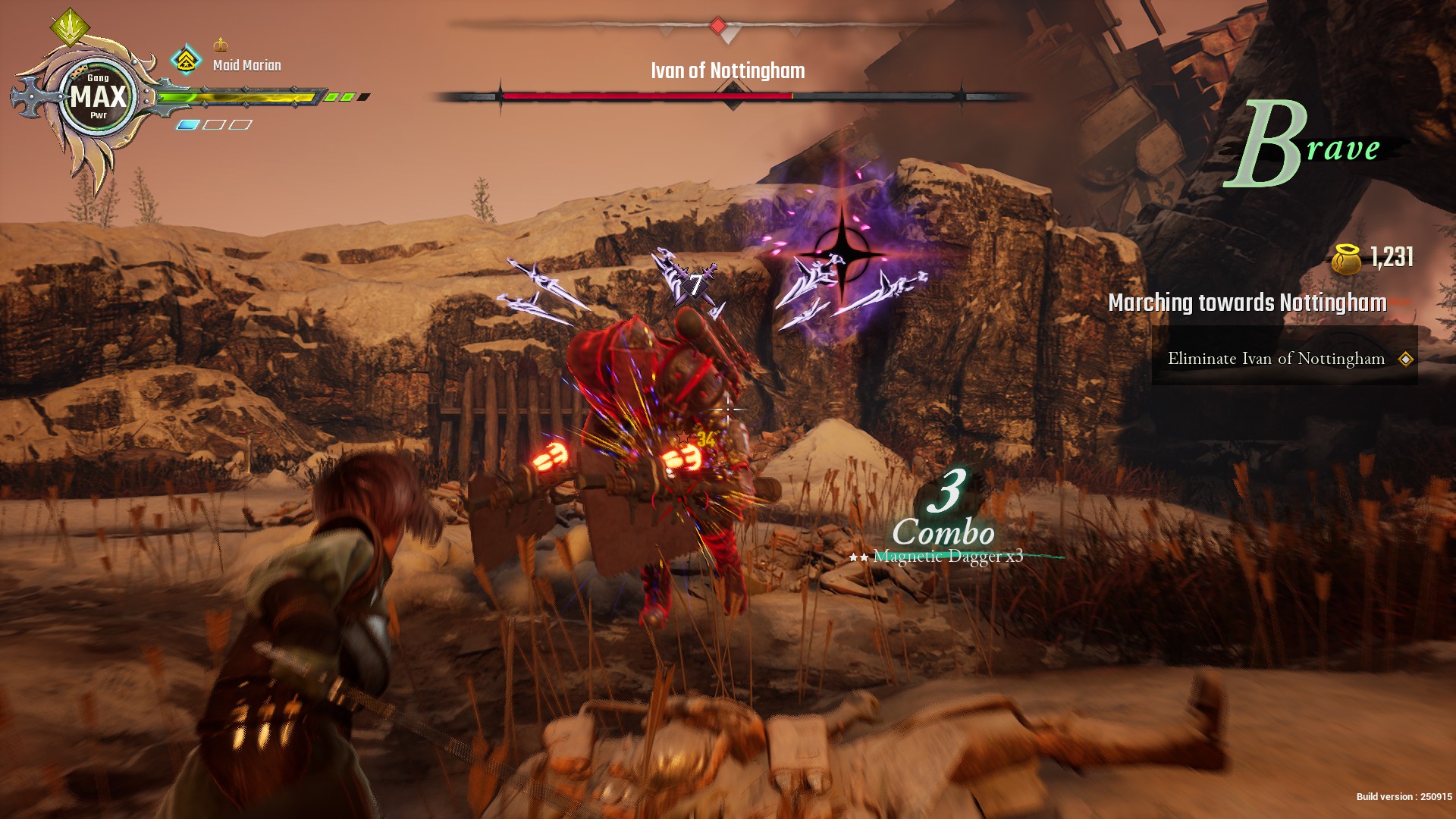Open the Marching towards Nottingham quest title
Image resolution: width=1456 pixels, height=819 pixels.
coord(1247,303)
